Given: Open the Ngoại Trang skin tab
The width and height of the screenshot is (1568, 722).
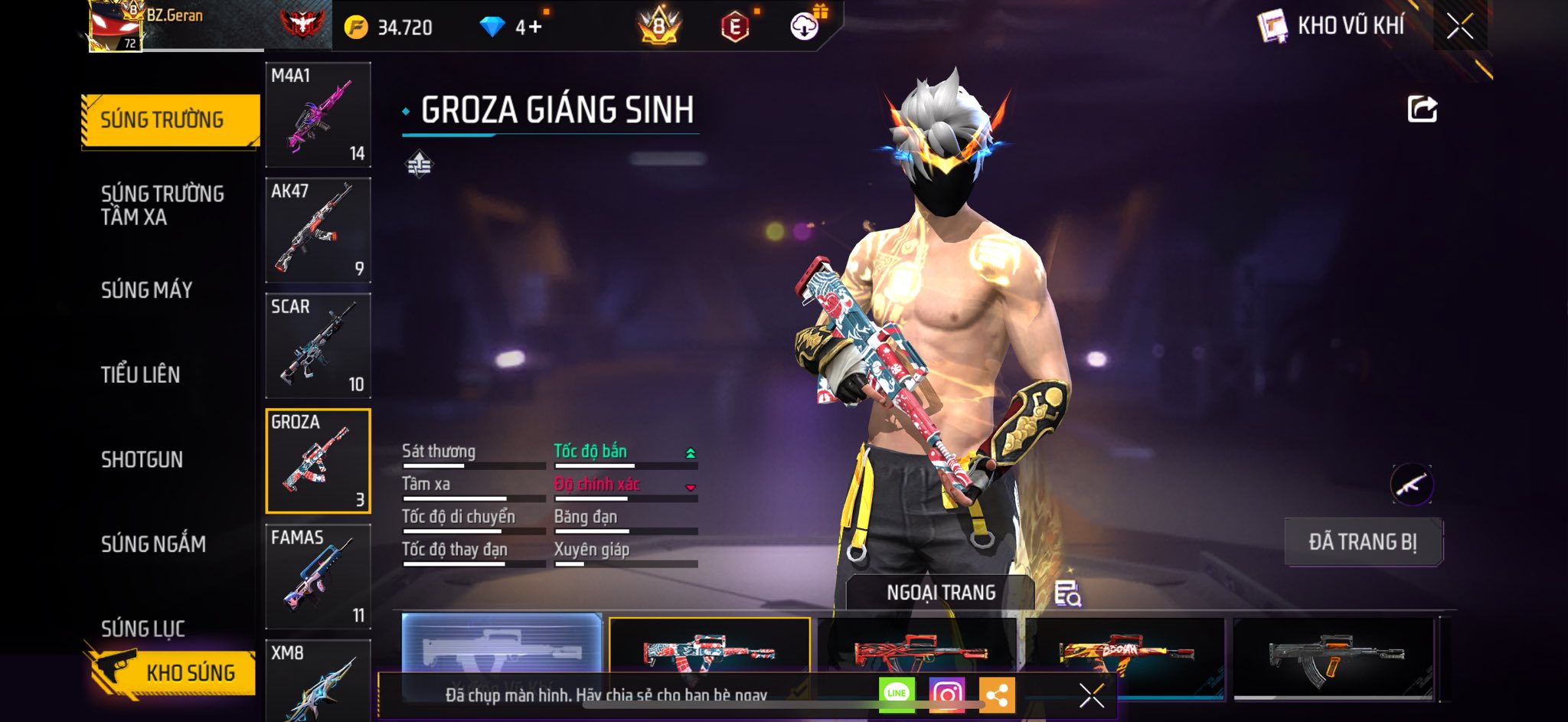Looking at the screenshot, I should tap(941, 593).
